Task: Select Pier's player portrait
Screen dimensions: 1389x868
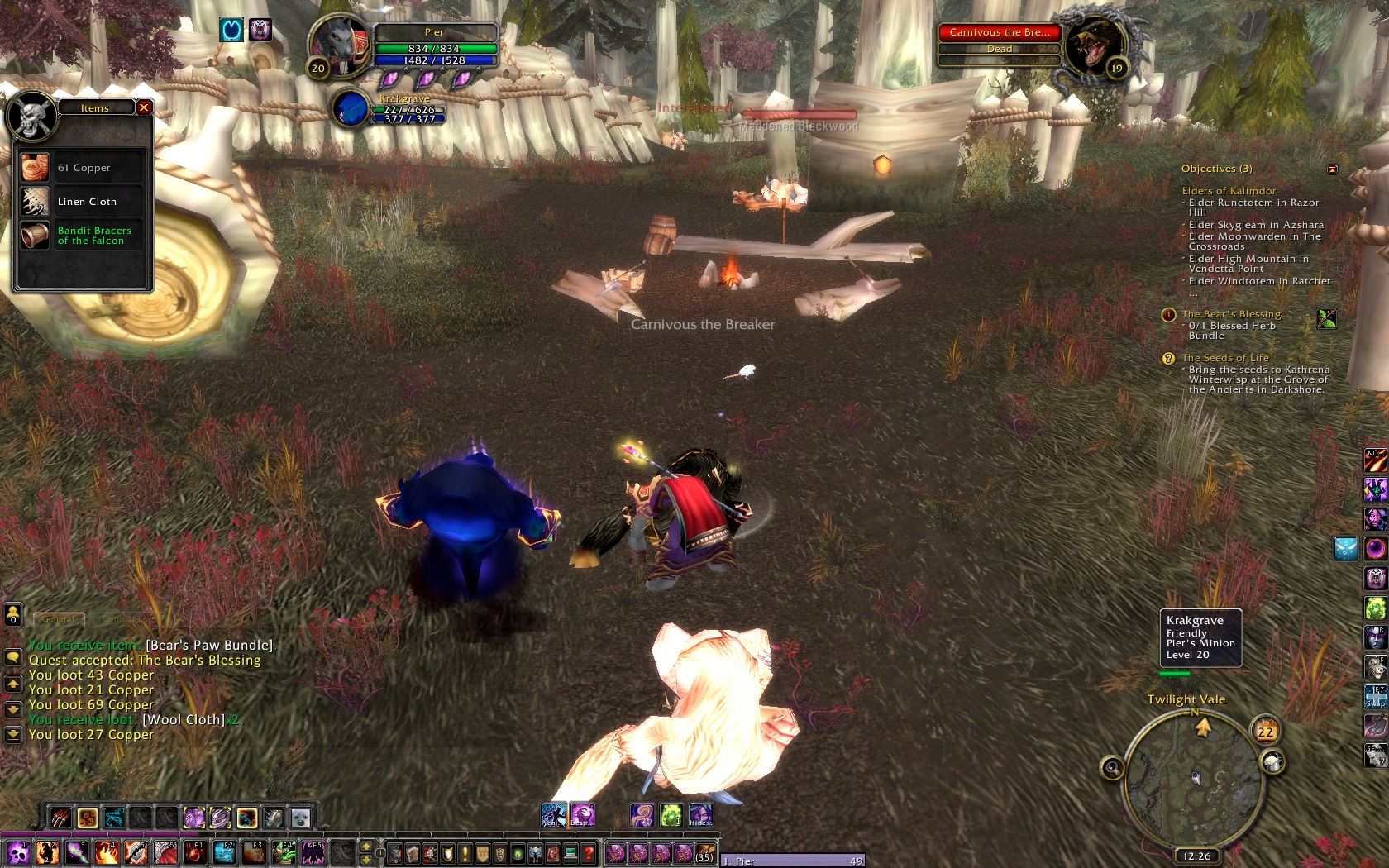Action: coord(341,45)
